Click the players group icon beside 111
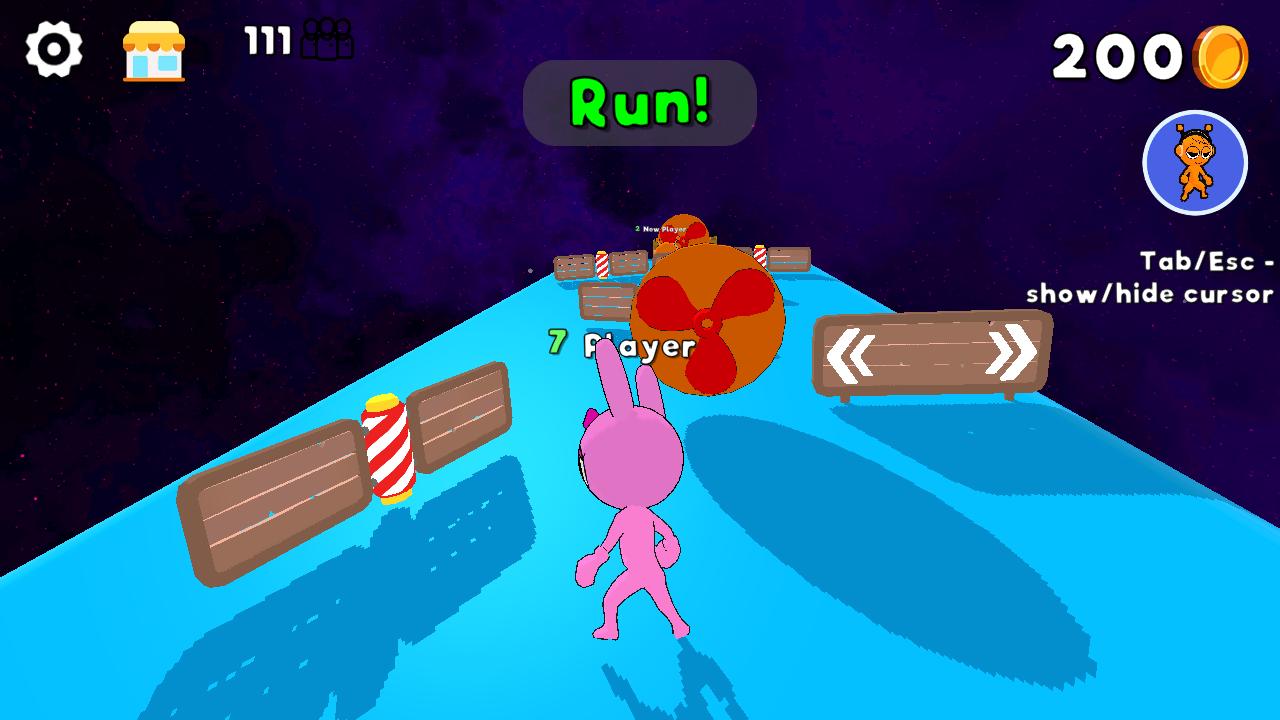This screenshot has height=720, width=1280. pos(329,40)
